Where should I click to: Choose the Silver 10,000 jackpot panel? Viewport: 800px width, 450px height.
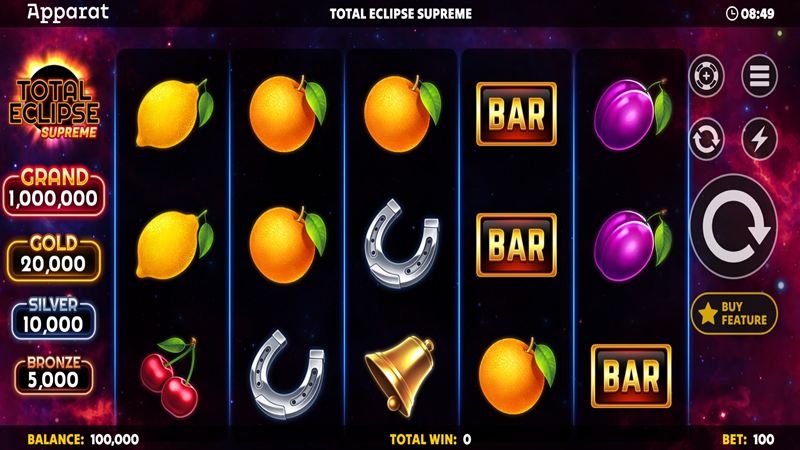56,318
